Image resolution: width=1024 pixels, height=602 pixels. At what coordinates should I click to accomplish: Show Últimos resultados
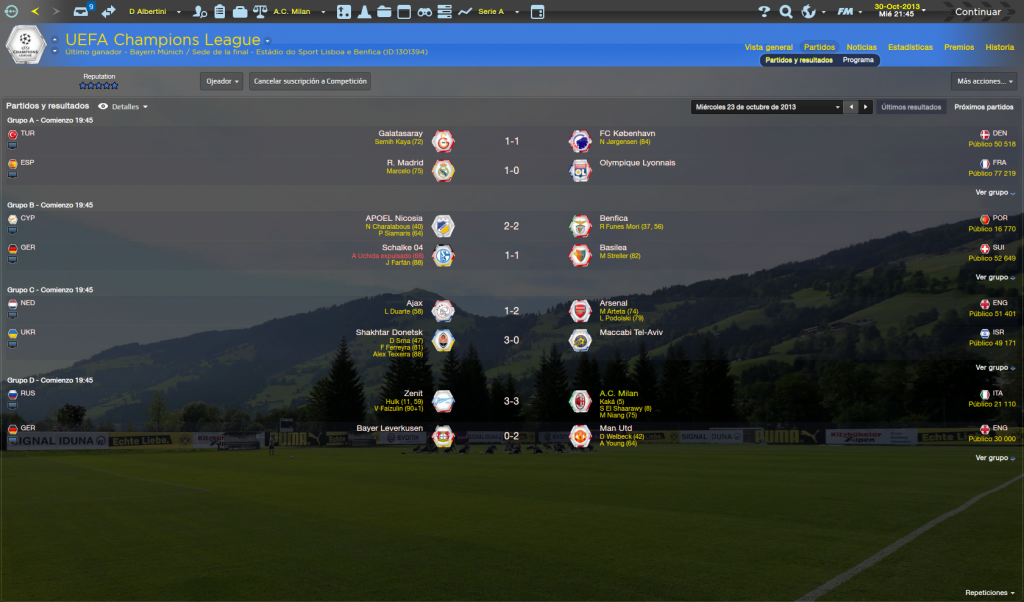(x=911, y=106)
